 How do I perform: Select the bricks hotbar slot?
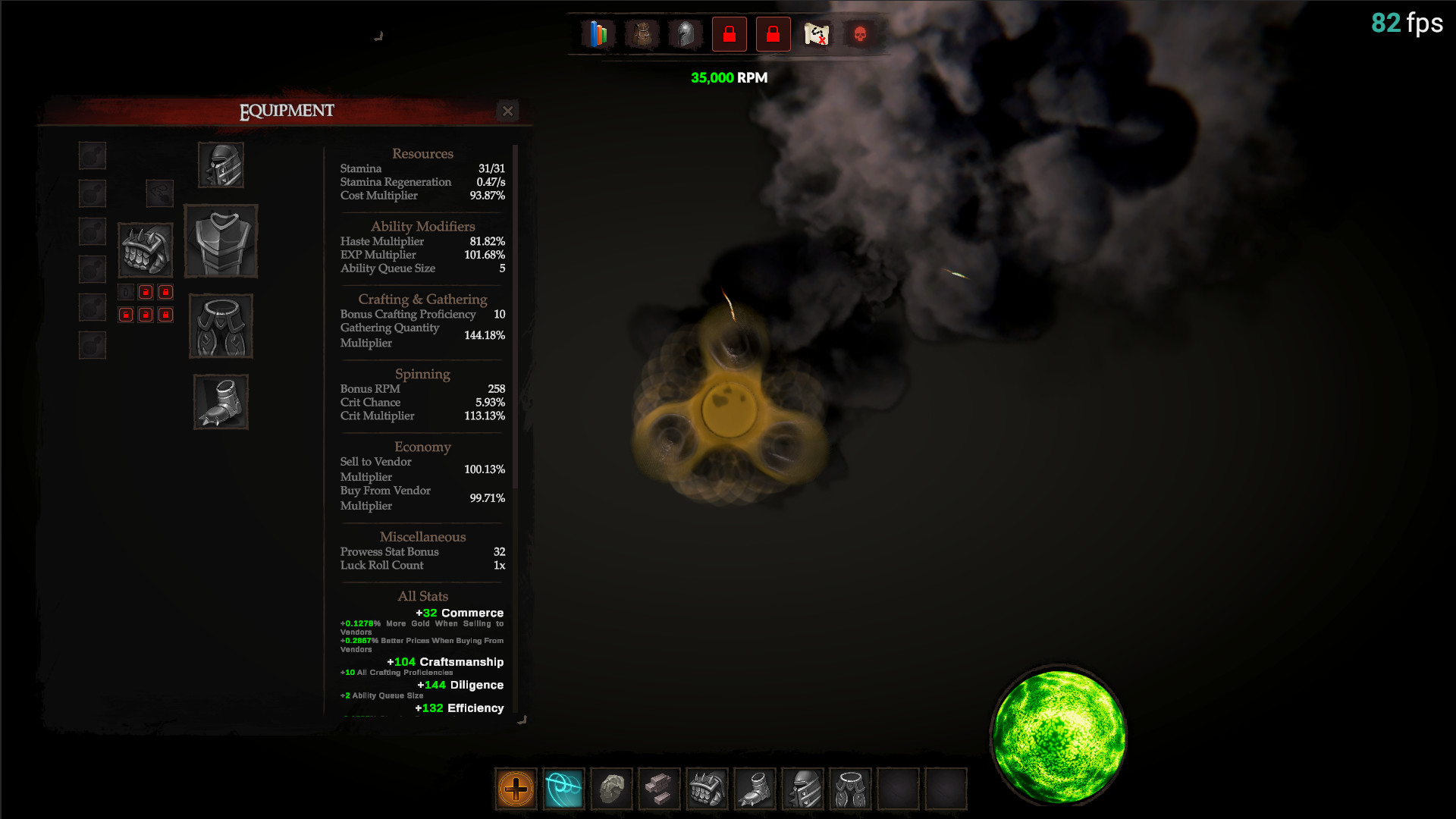click(659, 789)
